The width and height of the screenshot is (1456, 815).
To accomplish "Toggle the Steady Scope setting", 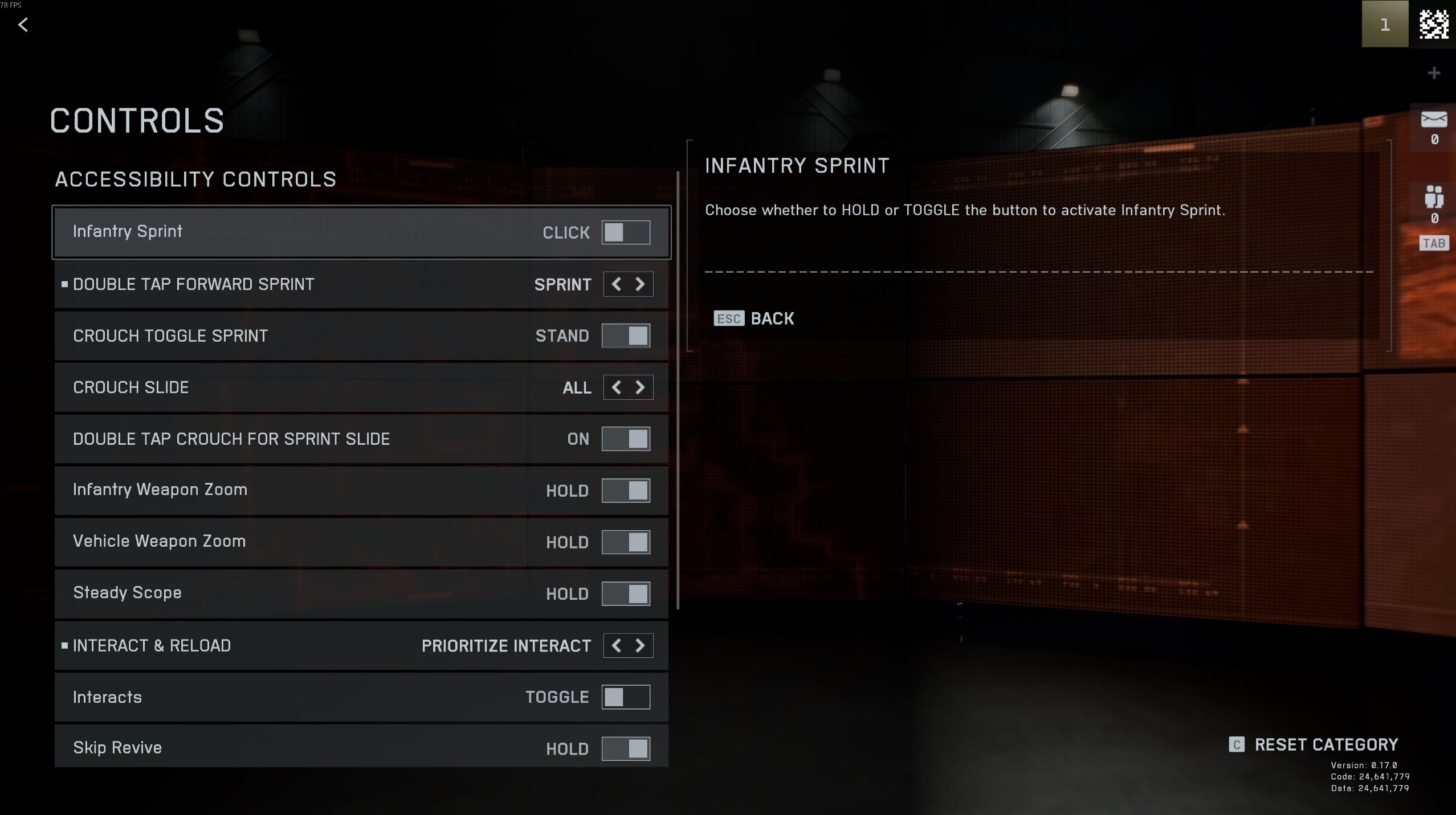I will 626,594.
